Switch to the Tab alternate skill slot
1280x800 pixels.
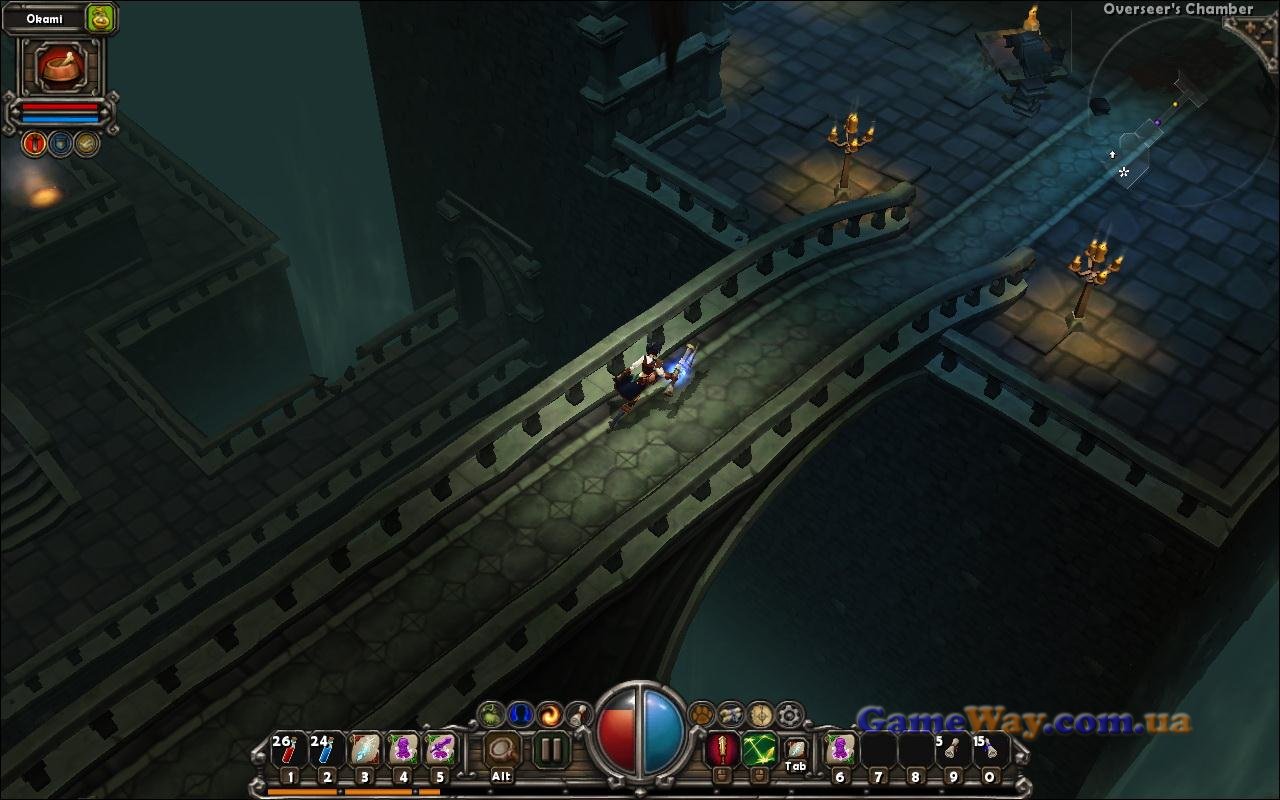click(795, 750)
